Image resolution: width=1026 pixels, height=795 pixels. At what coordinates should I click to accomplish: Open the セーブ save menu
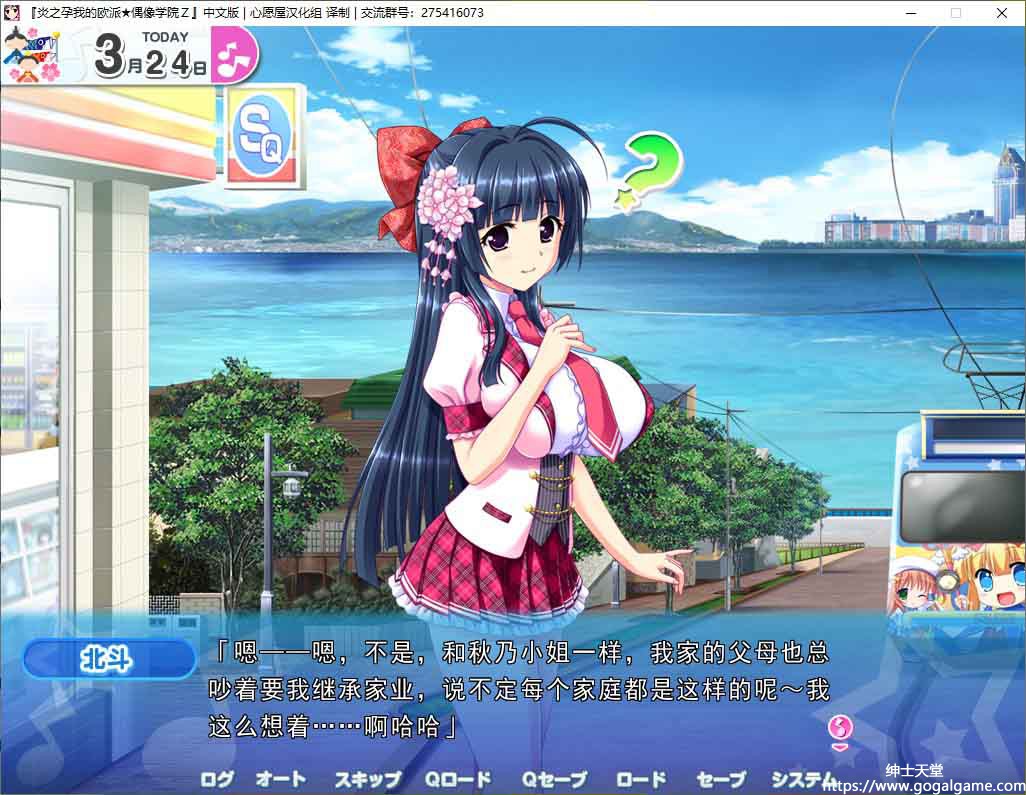coord(721,779)
